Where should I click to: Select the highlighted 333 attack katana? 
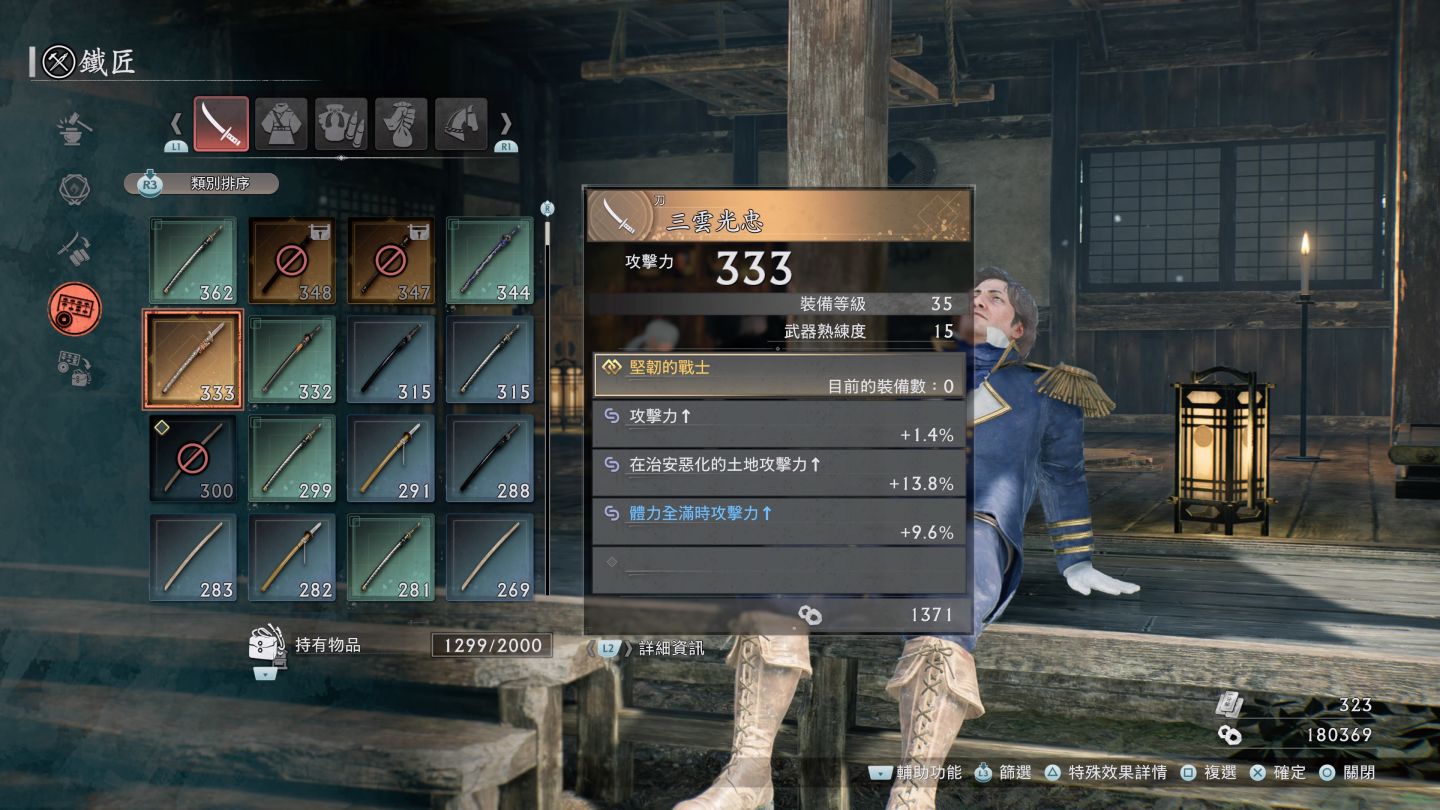coord(193,359)
